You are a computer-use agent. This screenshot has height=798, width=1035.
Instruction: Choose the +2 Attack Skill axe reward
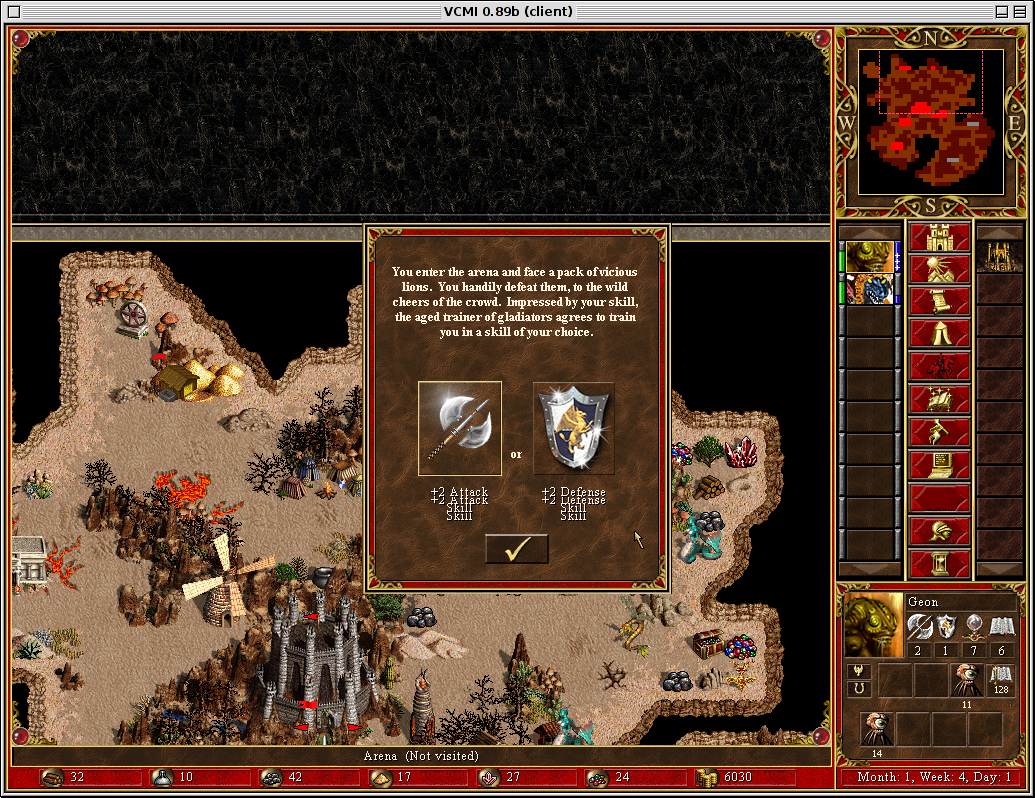click(x=460, y=428)
